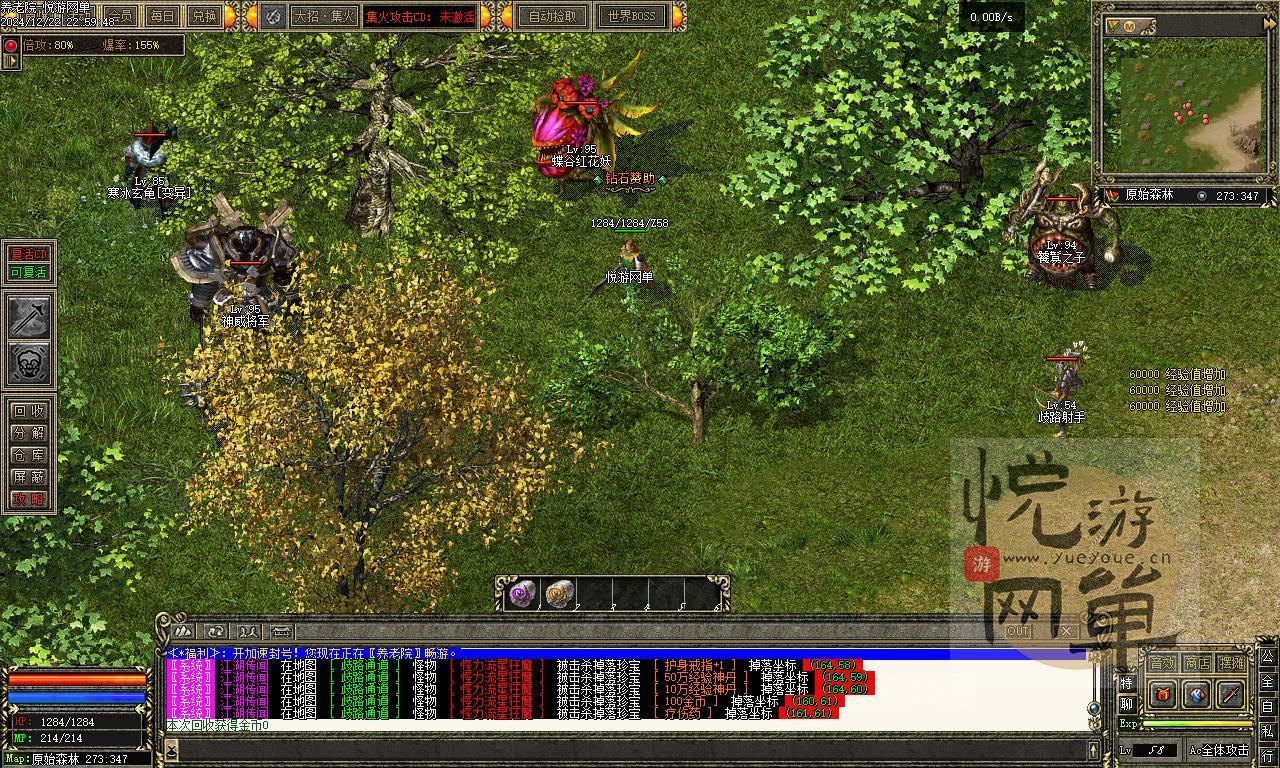Open the 世界BOSS panel
1280x768 pixels.
click(x=631, y=16)
